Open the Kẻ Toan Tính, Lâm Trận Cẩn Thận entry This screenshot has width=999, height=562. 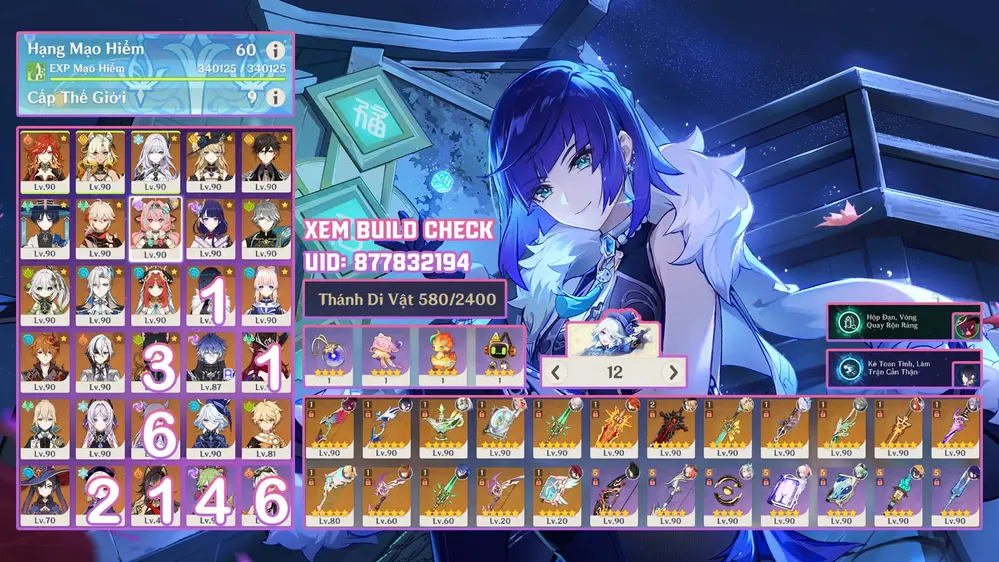[890, 369]
